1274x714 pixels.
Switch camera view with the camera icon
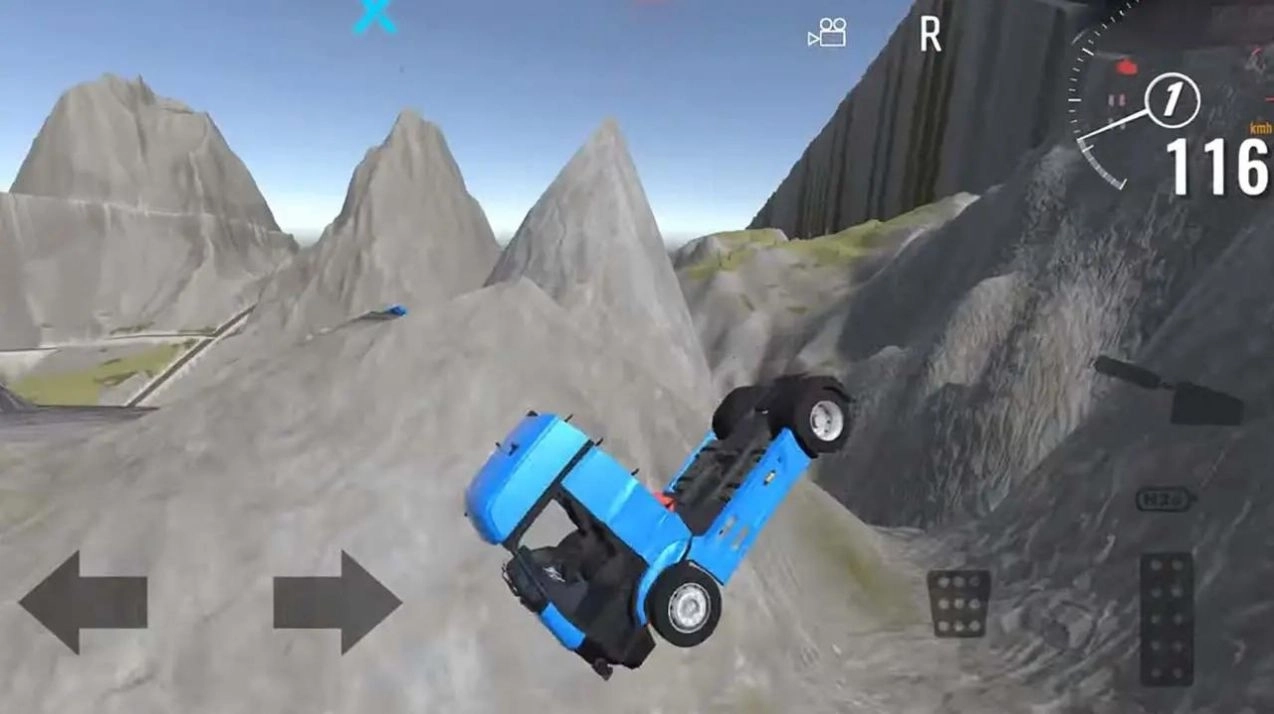[827, 33]
